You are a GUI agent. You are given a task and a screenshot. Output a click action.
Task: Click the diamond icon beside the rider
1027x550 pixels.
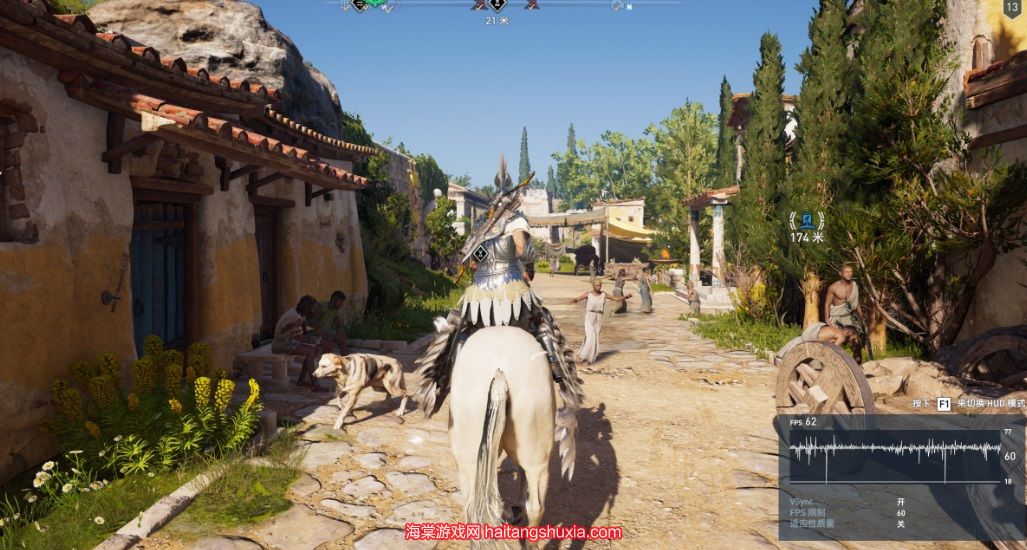480,254
